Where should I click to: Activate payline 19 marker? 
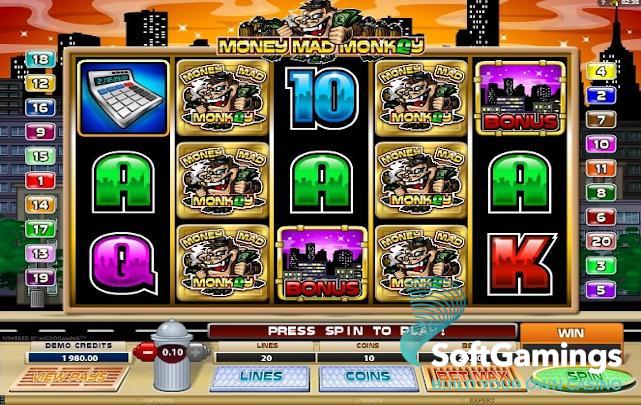click(41, 277)
